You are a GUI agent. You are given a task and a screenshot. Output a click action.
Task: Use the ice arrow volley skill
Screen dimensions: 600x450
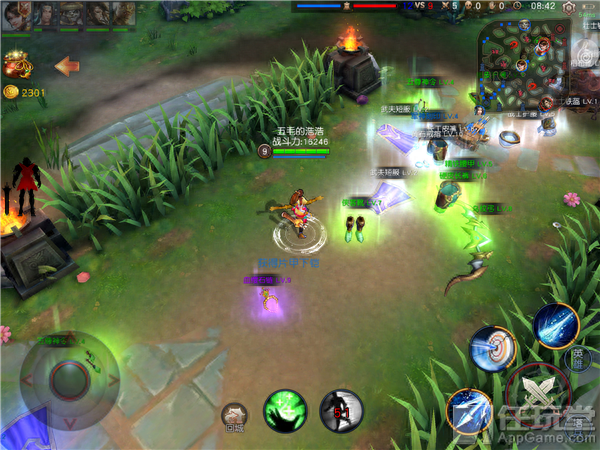pyautogui.click(x=468, y=410)
